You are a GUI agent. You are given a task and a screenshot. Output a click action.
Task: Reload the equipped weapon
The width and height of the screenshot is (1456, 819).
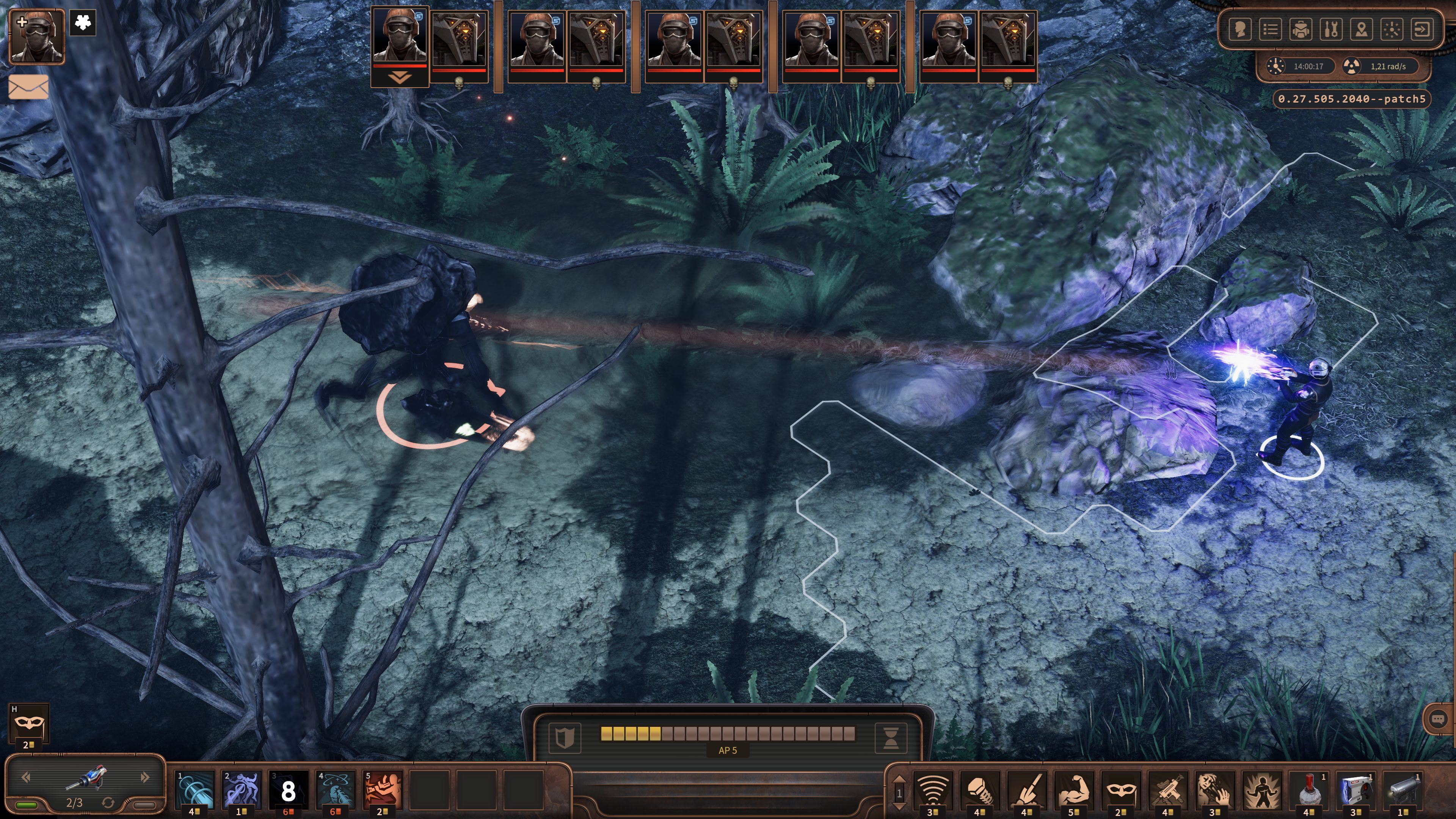click(108, 803)
